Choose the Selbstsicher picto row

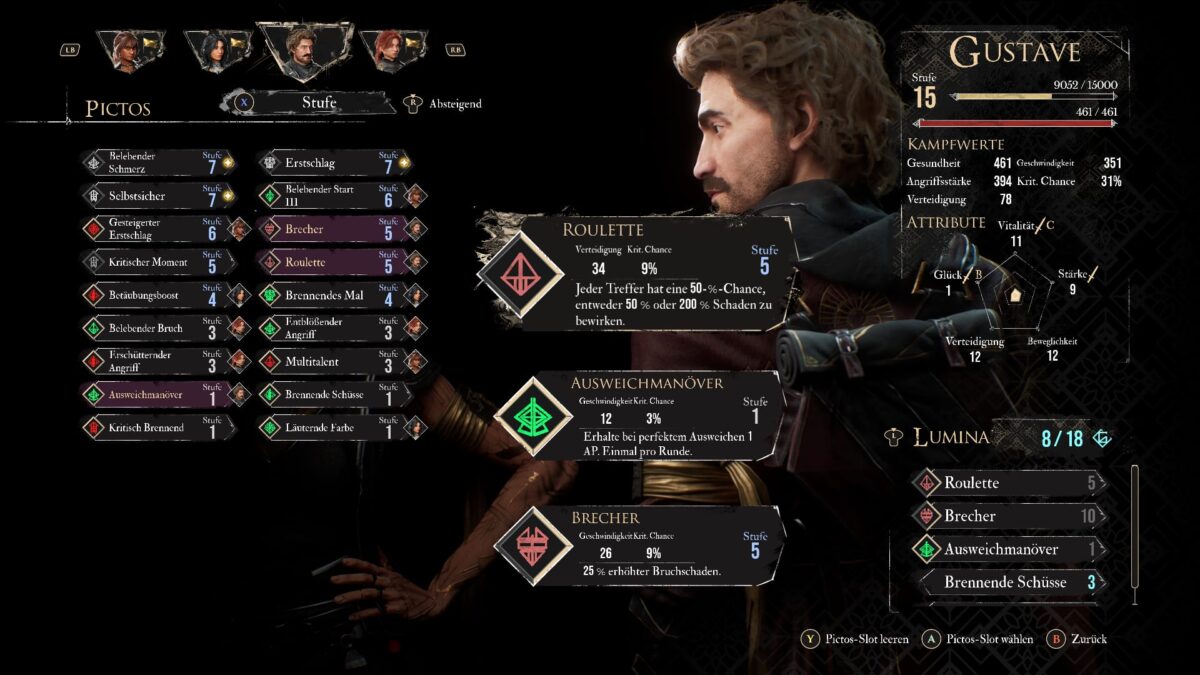coord(160,196)
